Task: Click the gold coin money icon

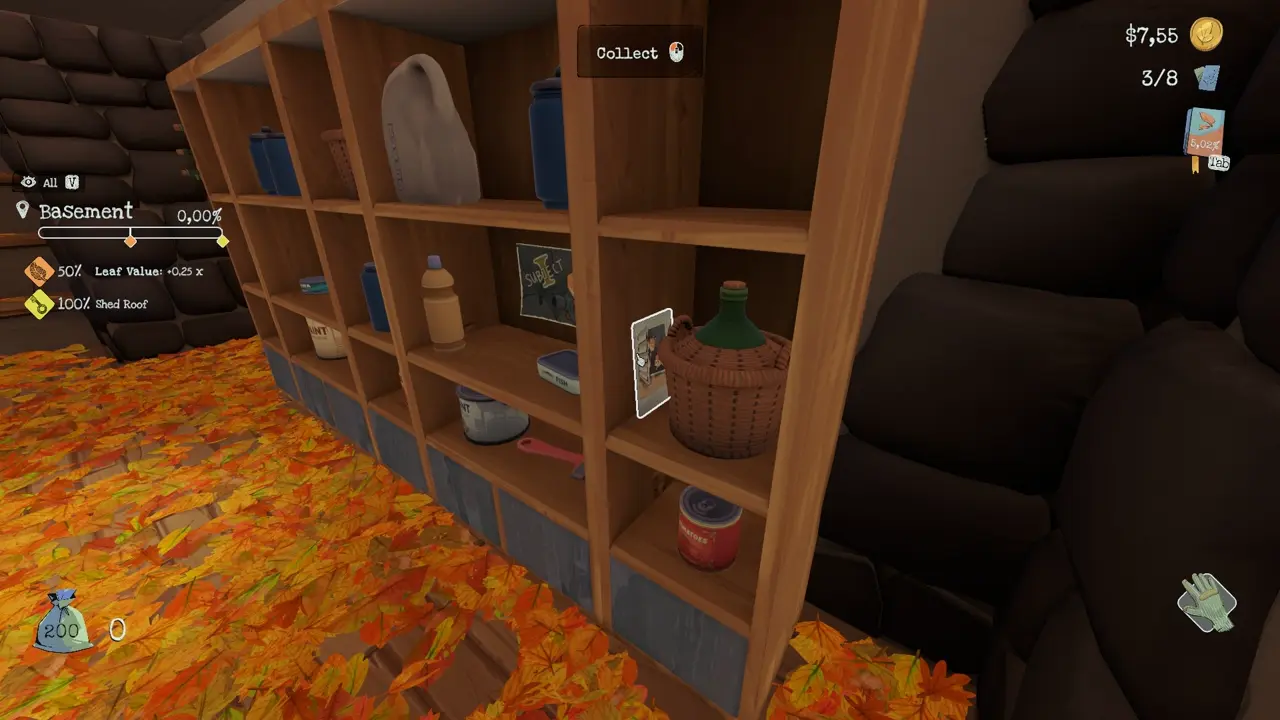Action: tap(1206, 35)
